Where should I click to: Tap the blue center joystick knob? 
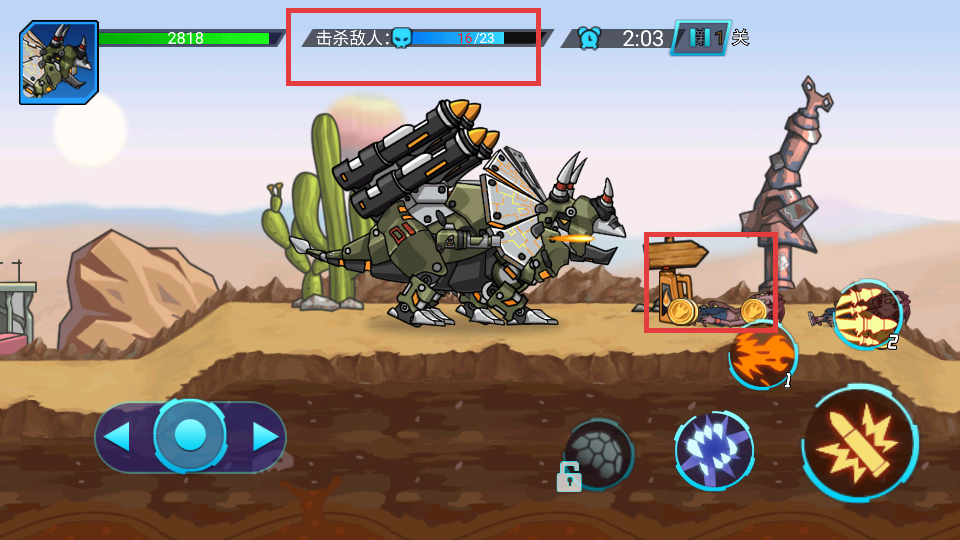190,435
